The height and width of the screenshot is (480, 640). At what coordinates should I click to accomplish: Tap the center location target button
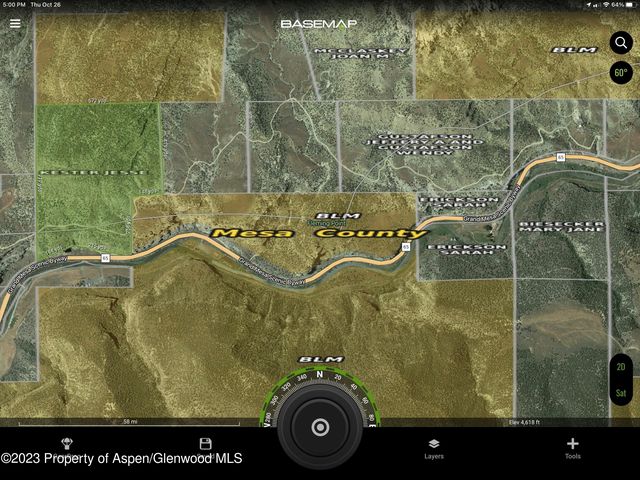point(320,428)
